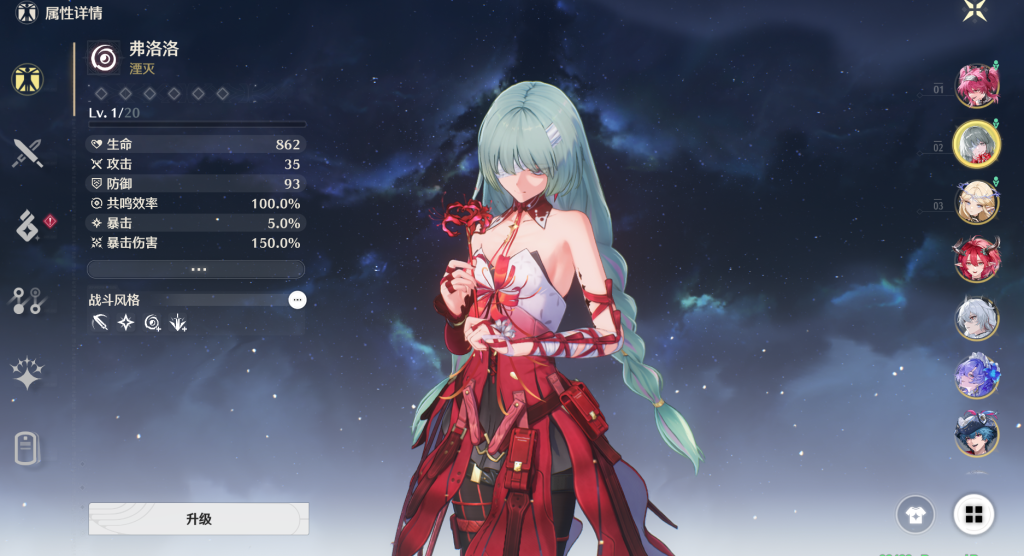Close the character screen with the X icon
This screenshot has width=1024, height=556.
click(975, 12)
